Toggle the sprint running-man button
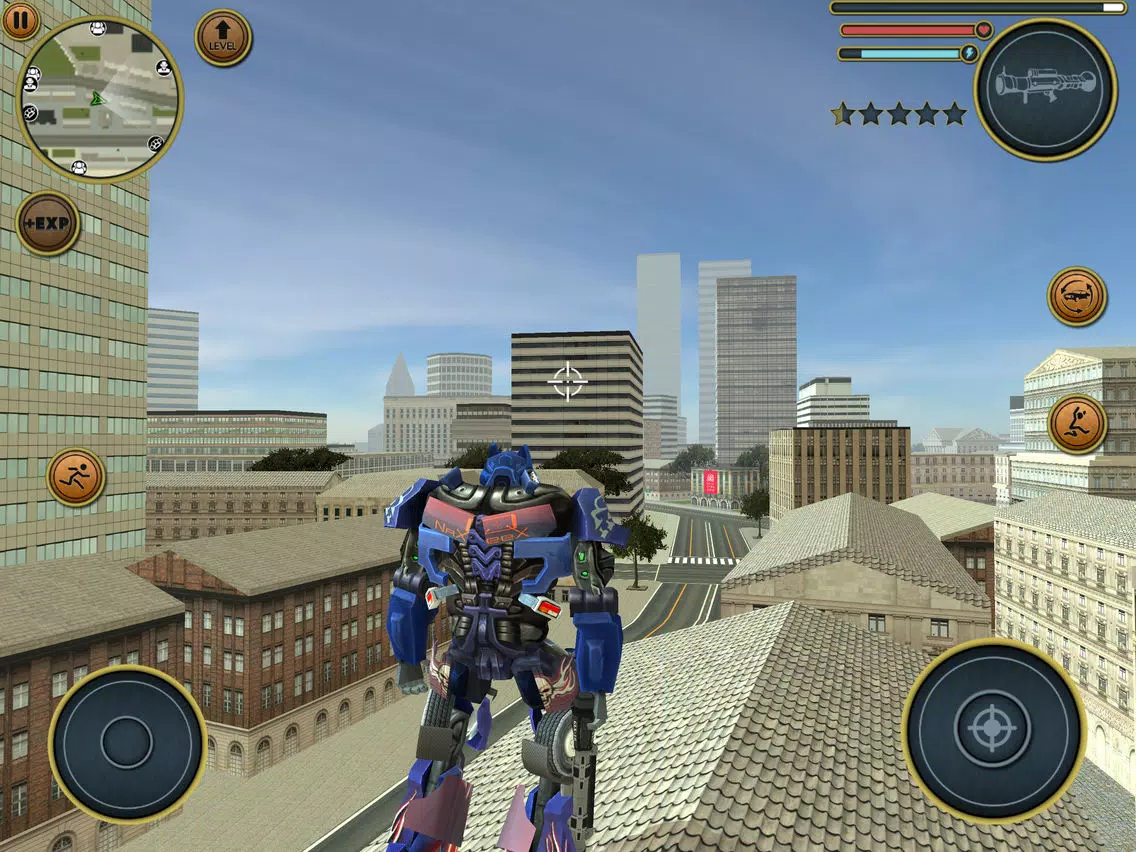 pos(76,477)
